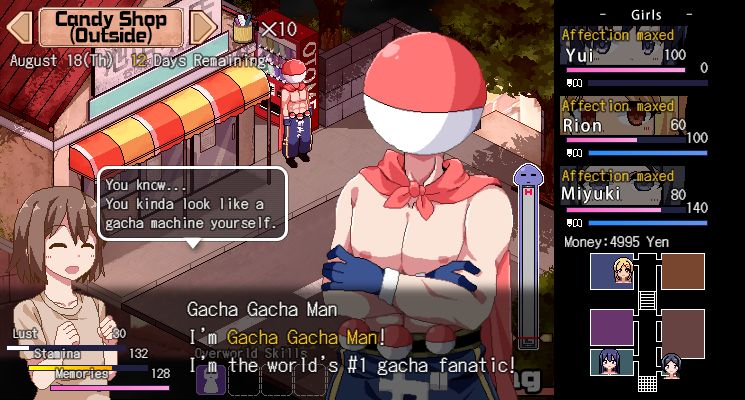Click the blue-haired girl's room on the minimap

click(x=612, y=359)
